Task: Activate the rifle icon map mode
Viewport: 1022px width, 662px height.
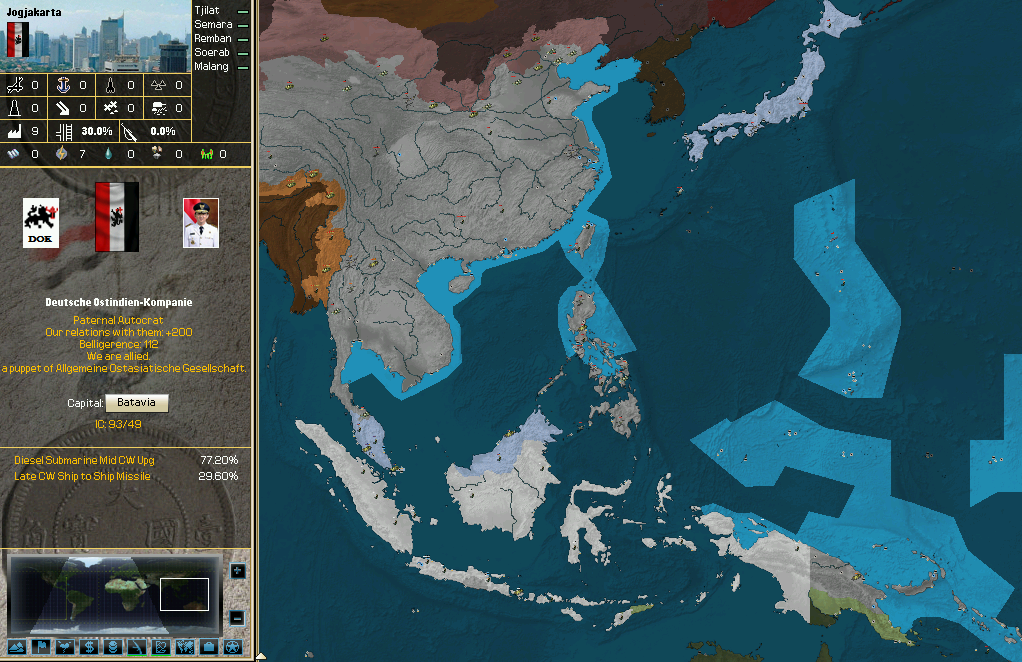Action: (136, 647)
